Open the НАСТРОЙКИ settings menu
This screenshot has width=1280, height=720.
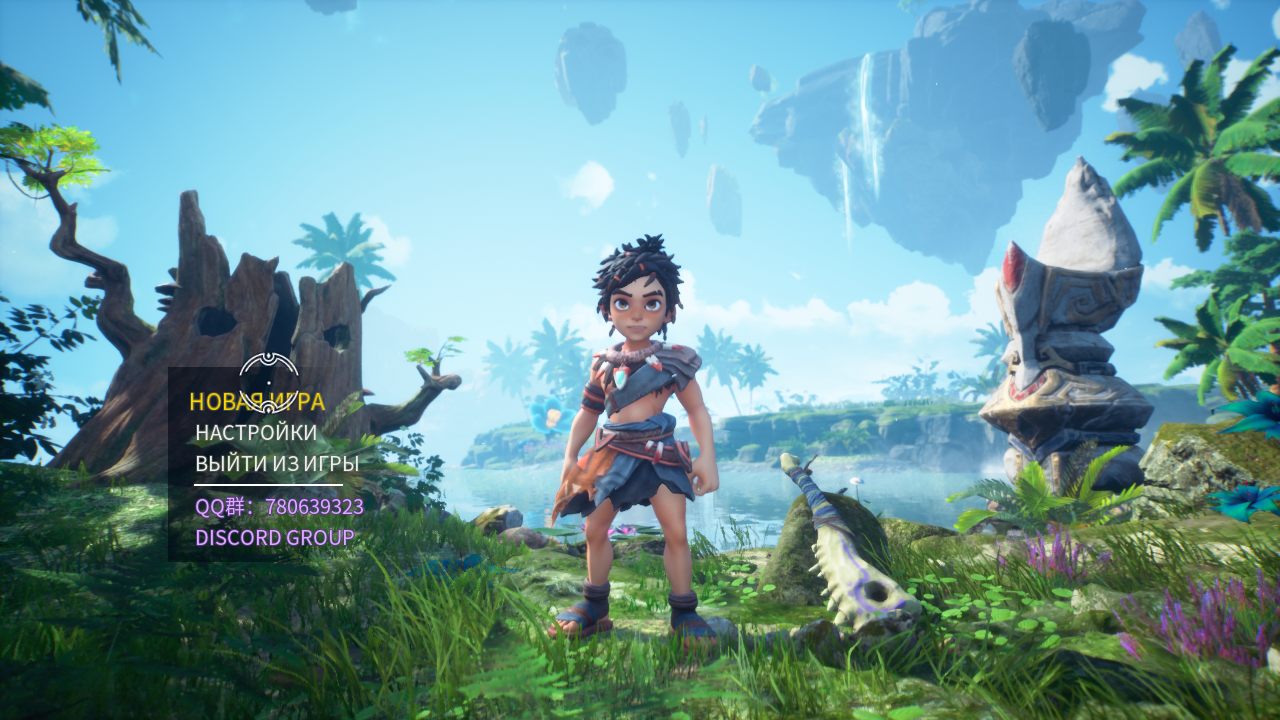tap(256, 433)
